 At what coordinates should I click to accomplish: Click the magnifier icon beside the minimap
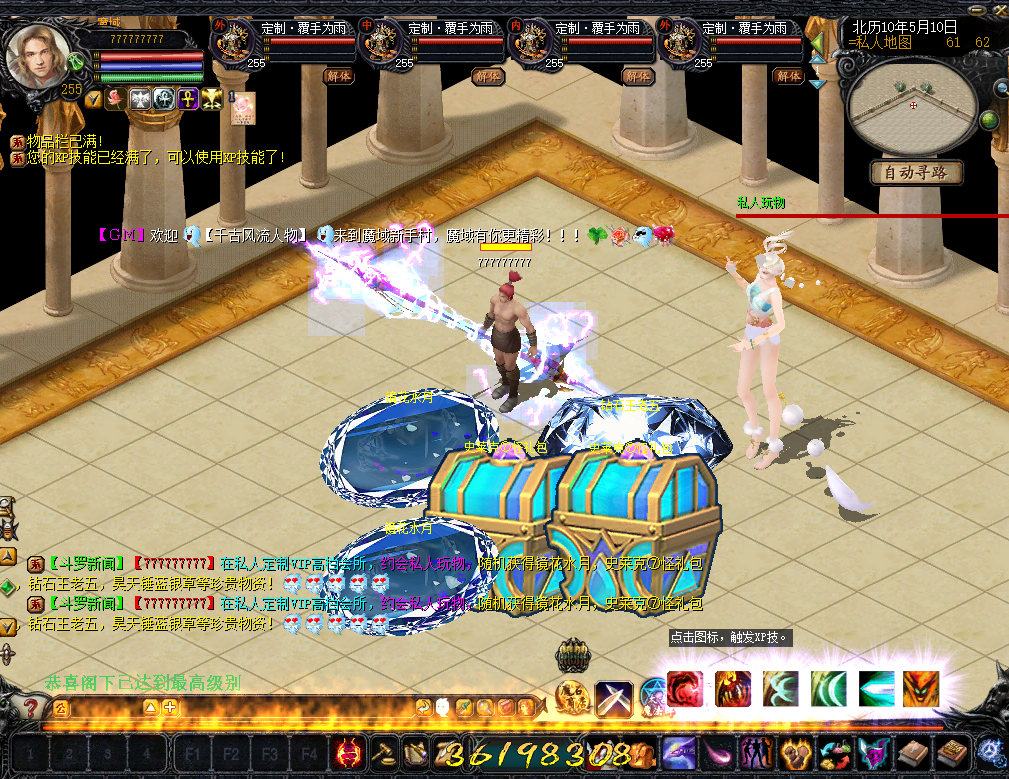point(998,88)
